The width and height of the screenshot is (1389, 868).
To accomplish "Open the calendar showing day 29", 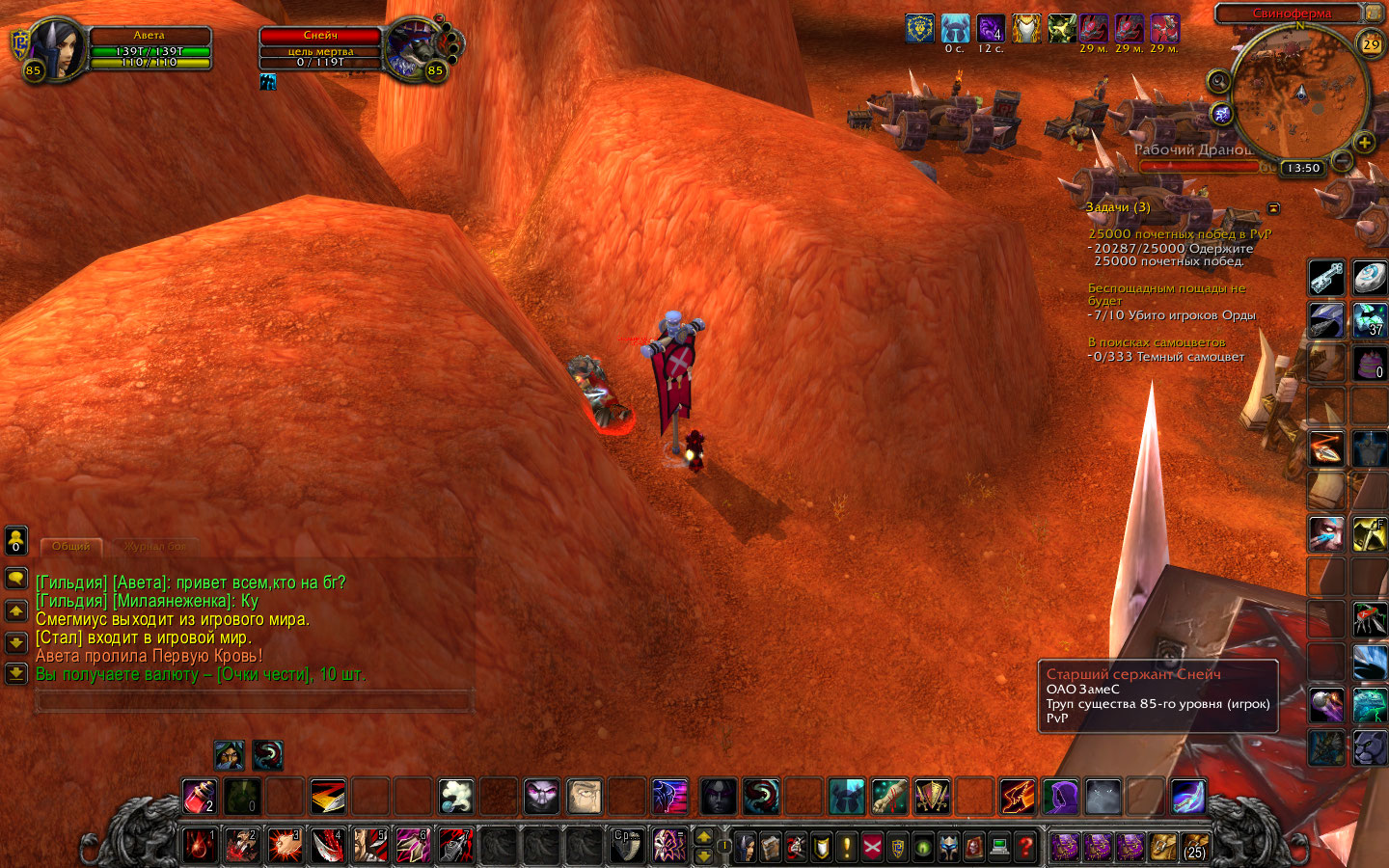I will [1371, 44].
